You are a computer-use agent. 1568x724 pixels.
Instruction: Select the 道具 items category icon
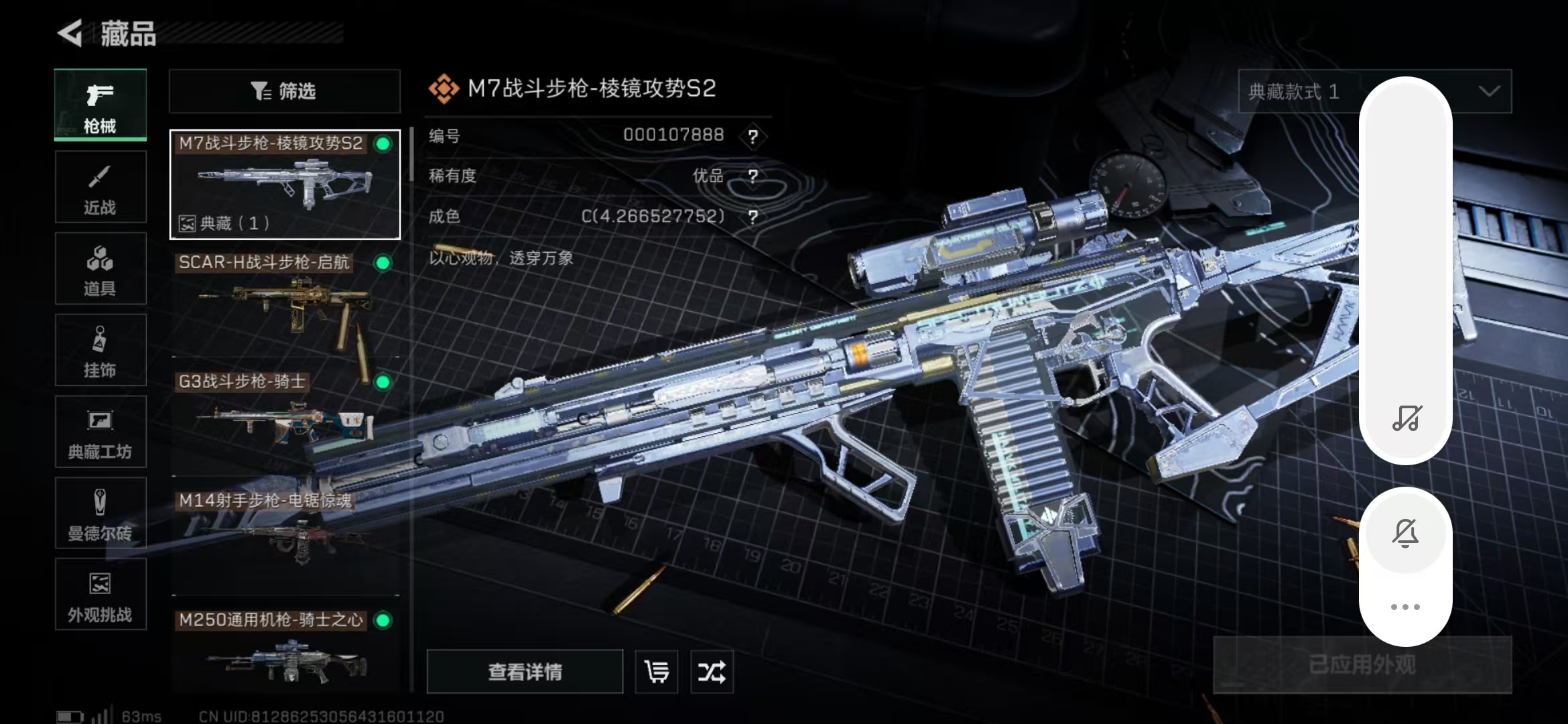click(99, 268)
